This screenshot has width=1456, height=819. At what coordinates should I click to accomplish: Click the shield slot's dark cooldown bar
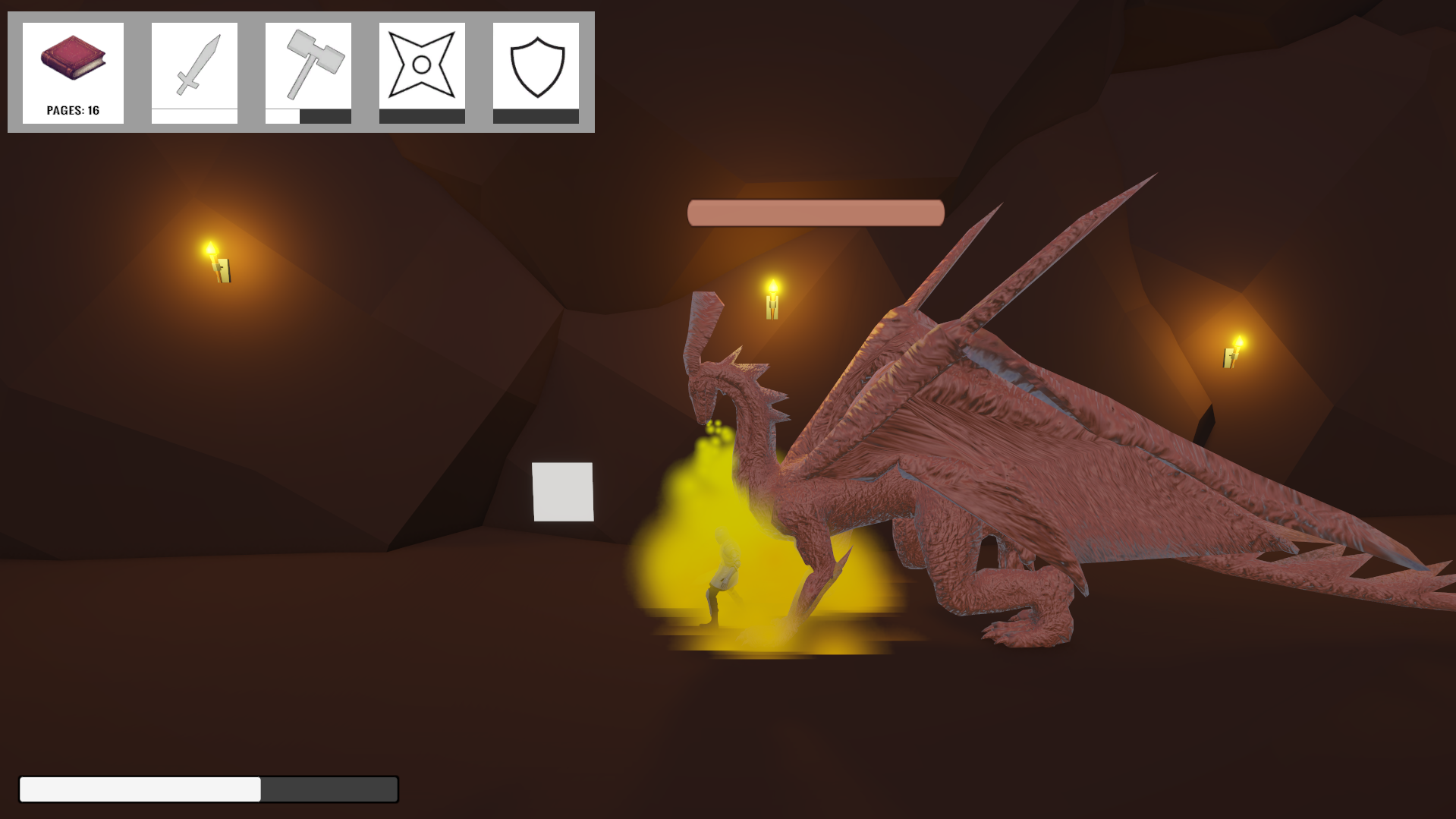point(537,116)
